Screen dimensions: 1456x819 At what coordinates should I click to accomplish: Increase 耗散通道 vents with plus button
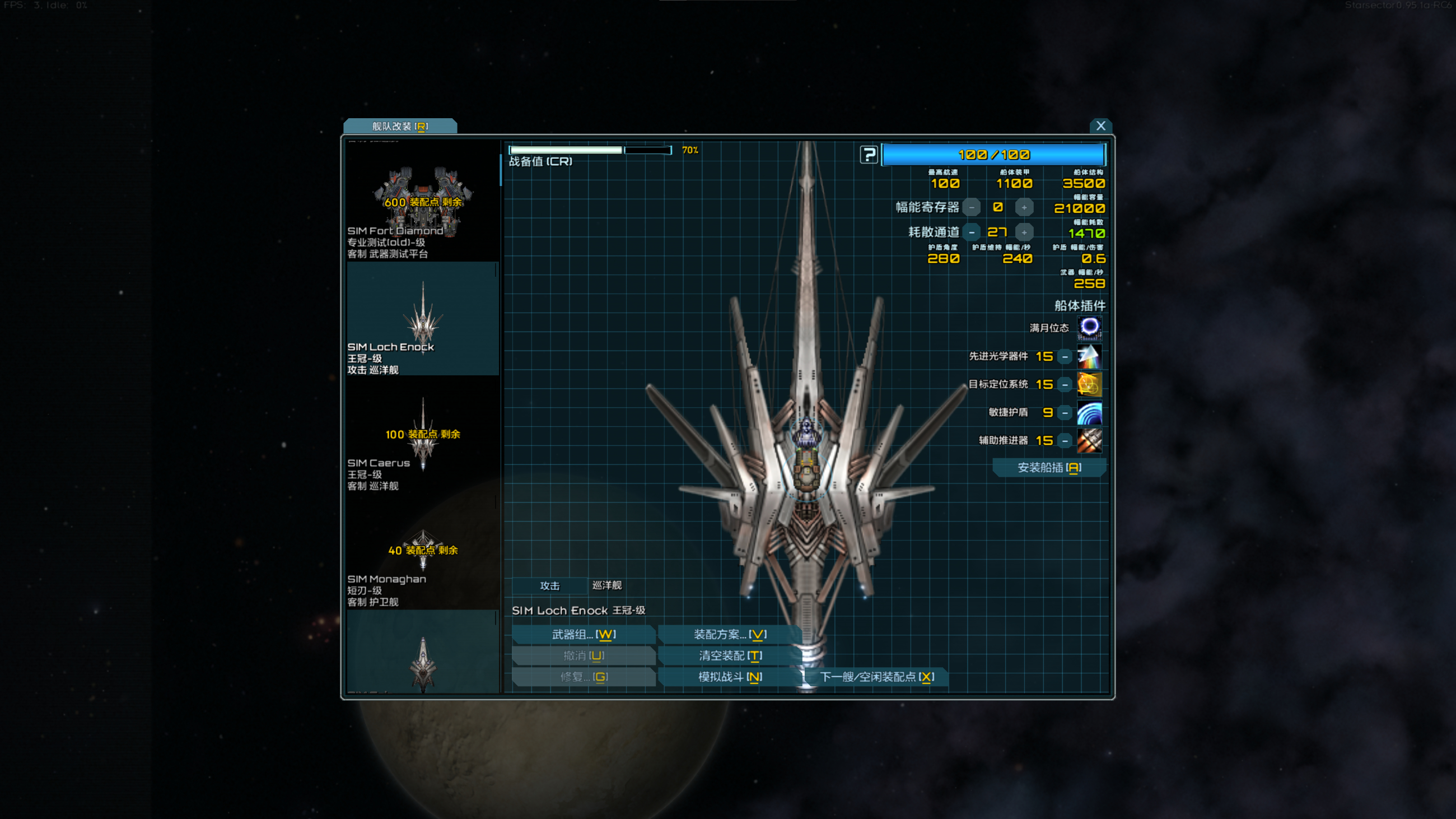pyautogui.click(x=1024, y=232)
